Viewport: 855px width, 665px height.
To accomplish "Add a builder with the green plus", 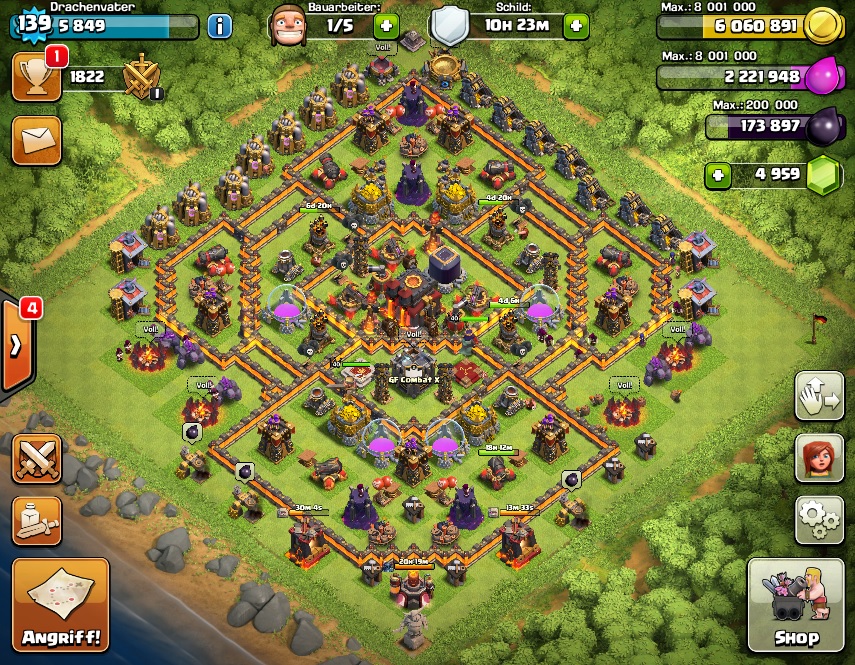I will (387, 26).
